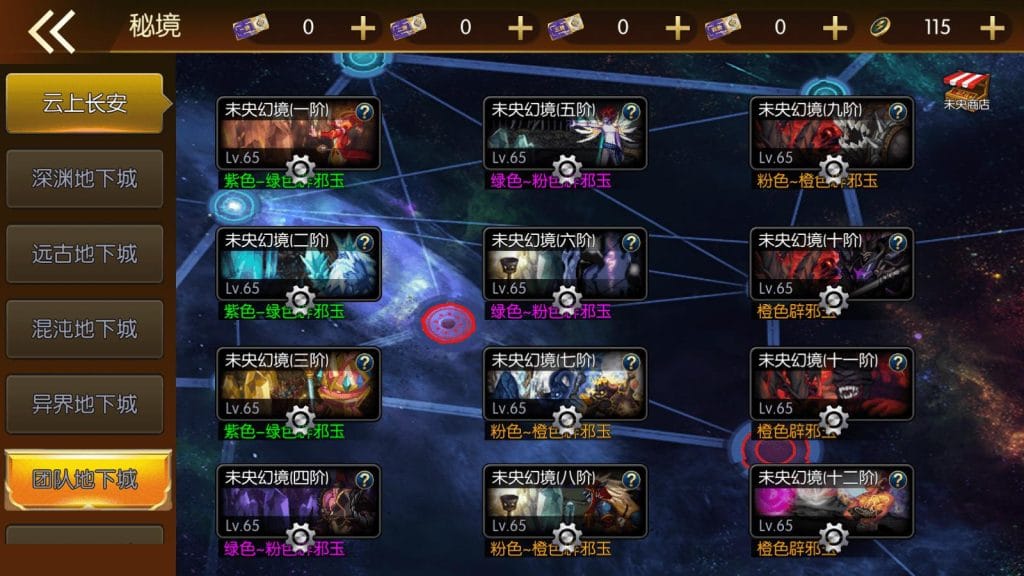Choose the 混沌地下城 tab
Screen dimensions: 1024x576
(85, 329)
